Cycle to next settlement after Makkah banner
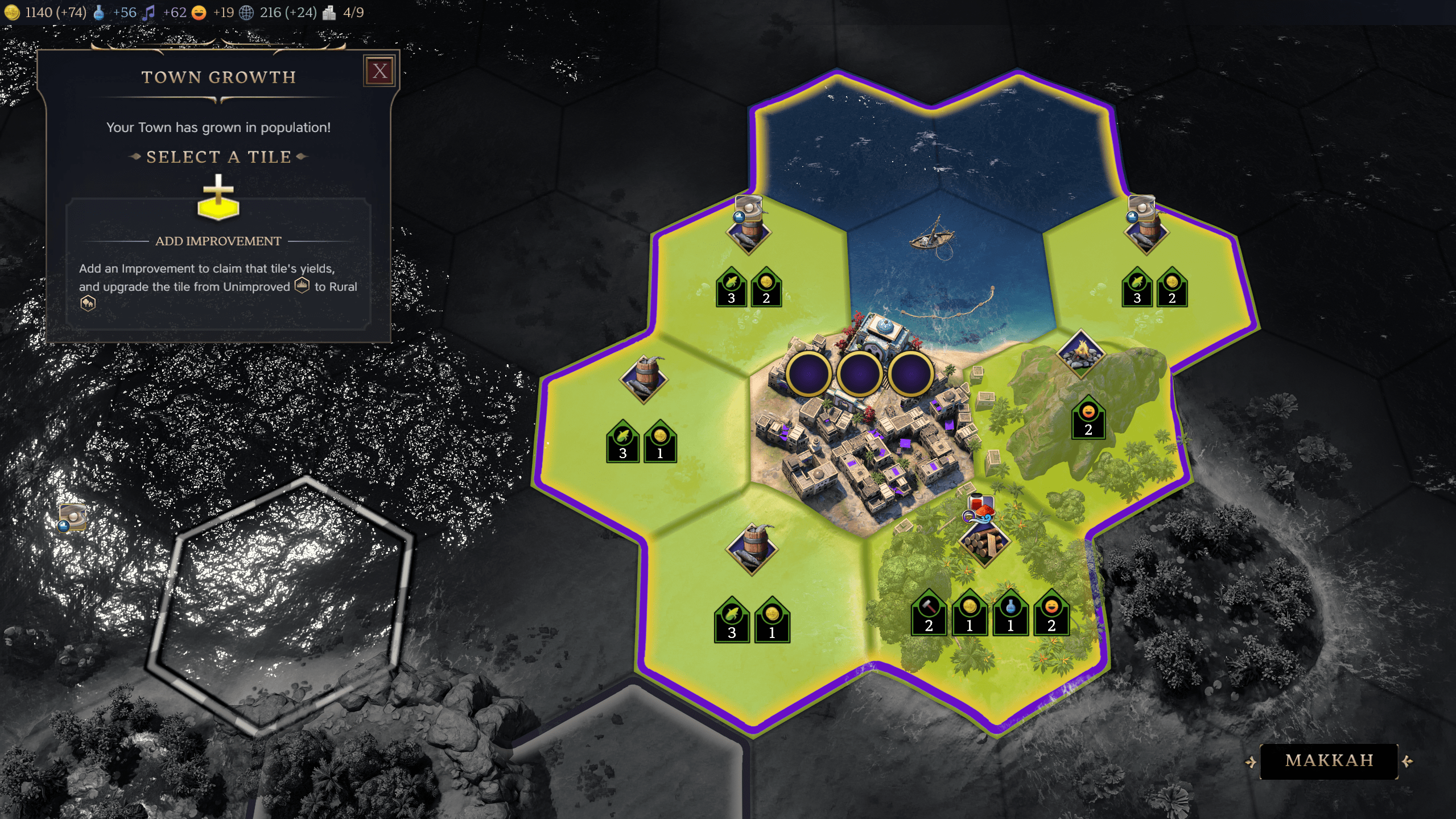 [x=1408, y=762]
